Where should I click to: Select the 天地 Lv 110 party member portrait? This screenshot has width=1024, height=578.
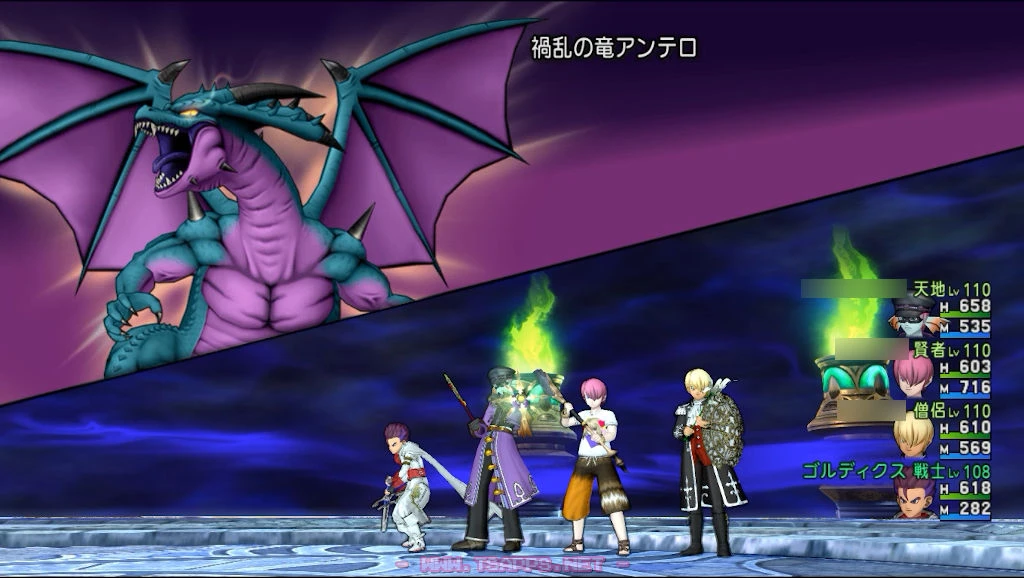[913, 317]
